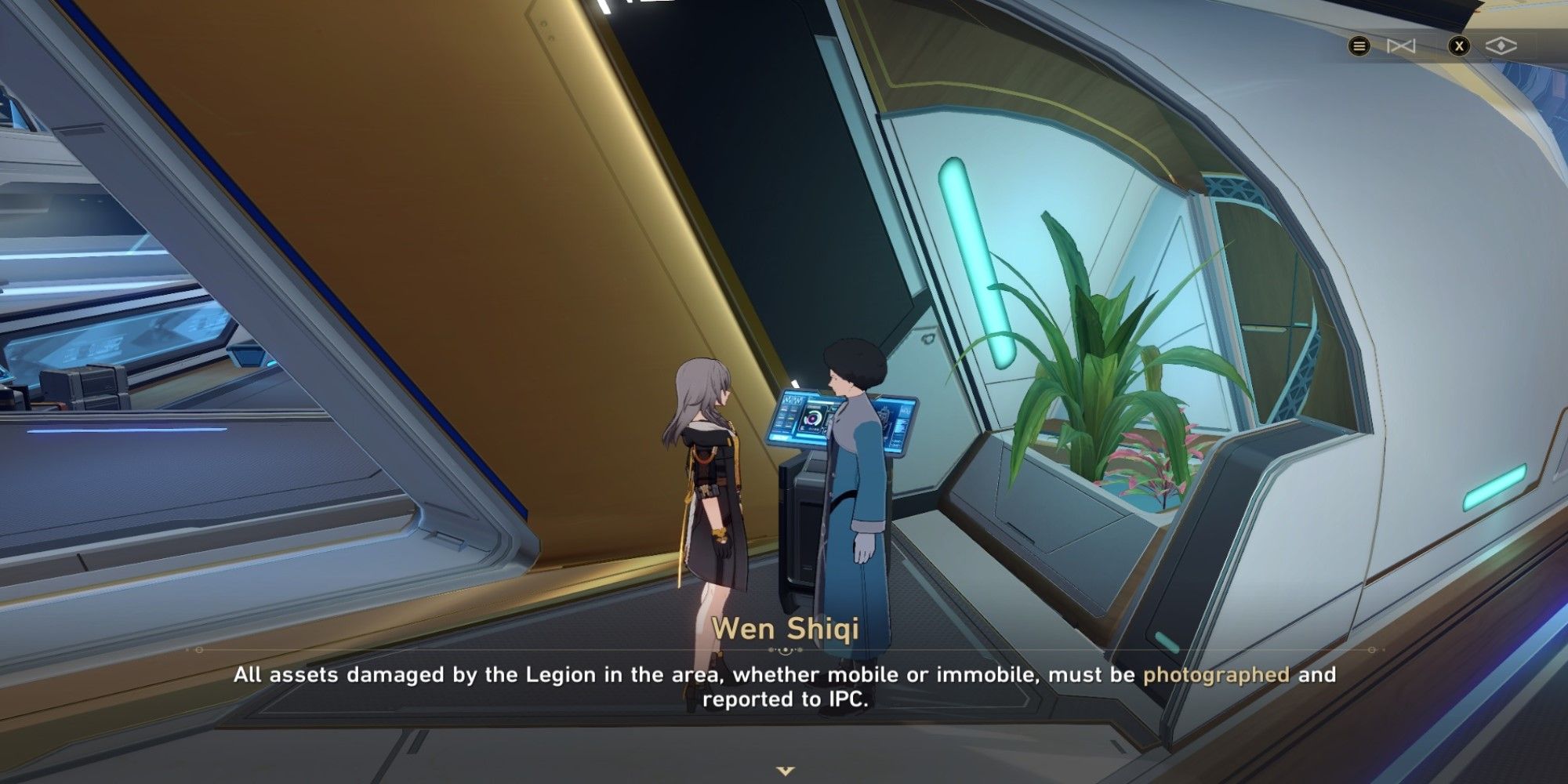
Task: Click the auto-play bowtie icon top right
Action: tap(1403, 45)
